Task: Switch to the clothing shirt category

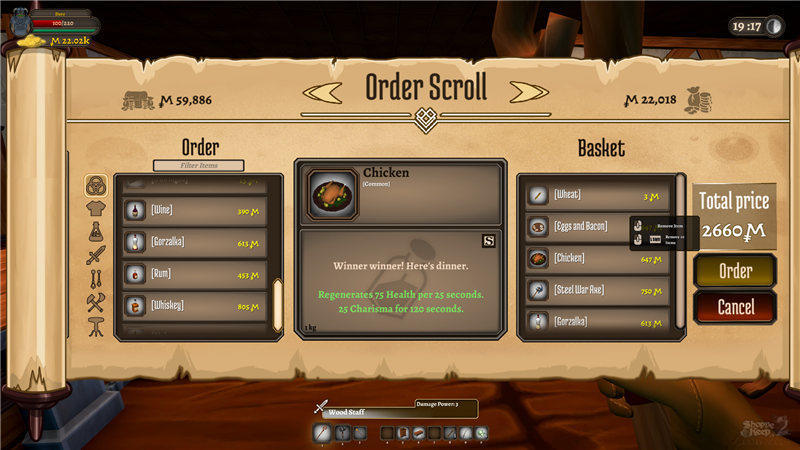Action: point(96,209)
